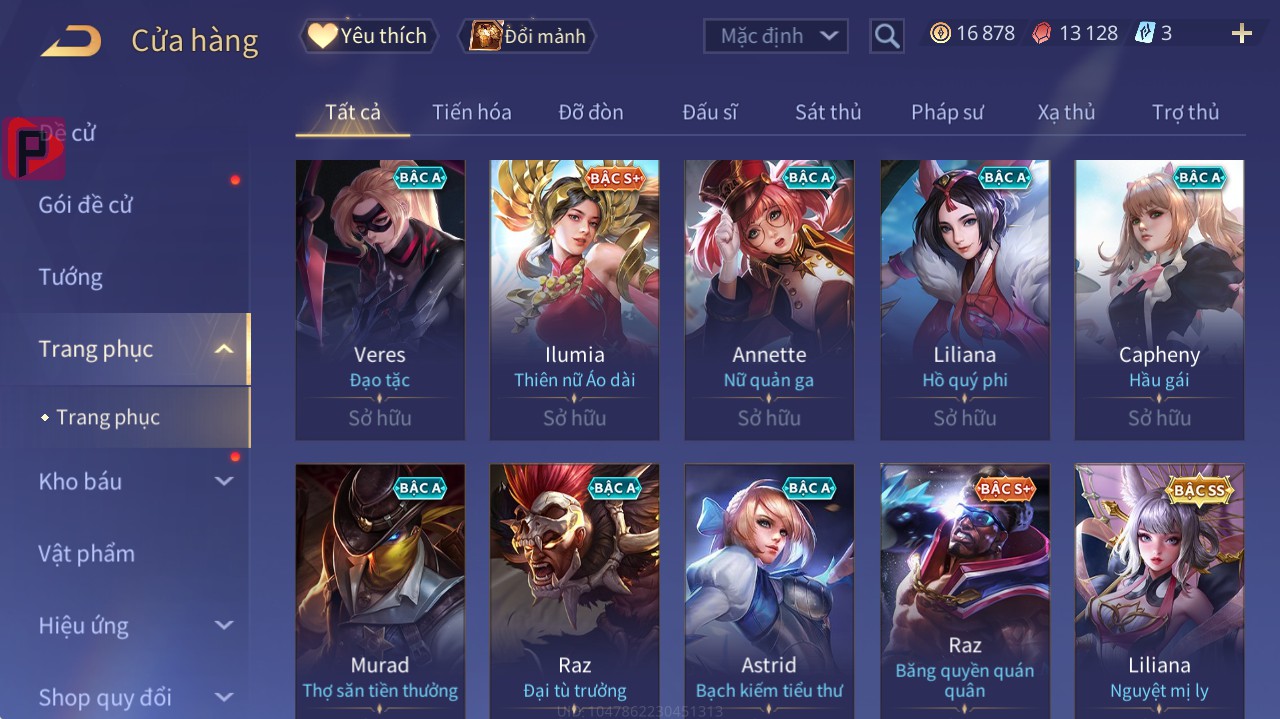This screenshot has width=1280, height=719.
Task: Switch to the Tiến hóa tab
Action: pos(471,112)
